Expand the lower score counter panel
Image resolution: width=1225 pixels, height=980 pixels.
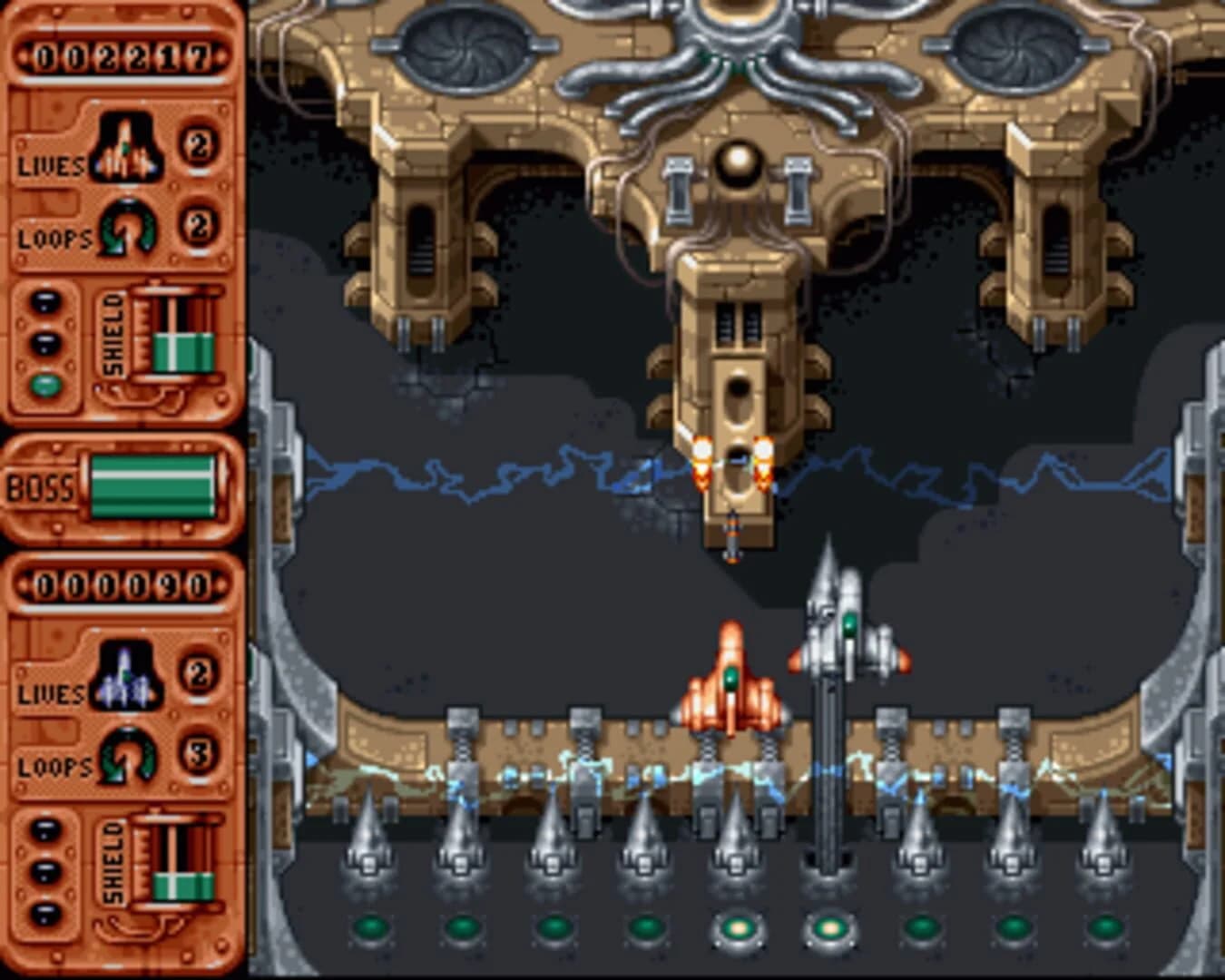122,585
